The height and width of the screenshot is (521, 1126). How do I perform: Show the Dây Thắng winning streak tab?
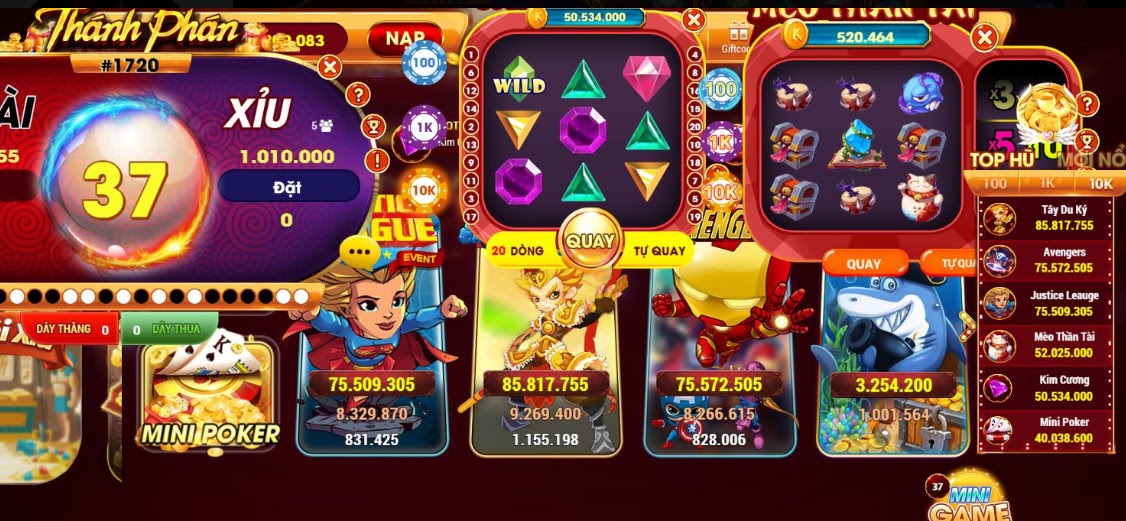coord(70,329)
